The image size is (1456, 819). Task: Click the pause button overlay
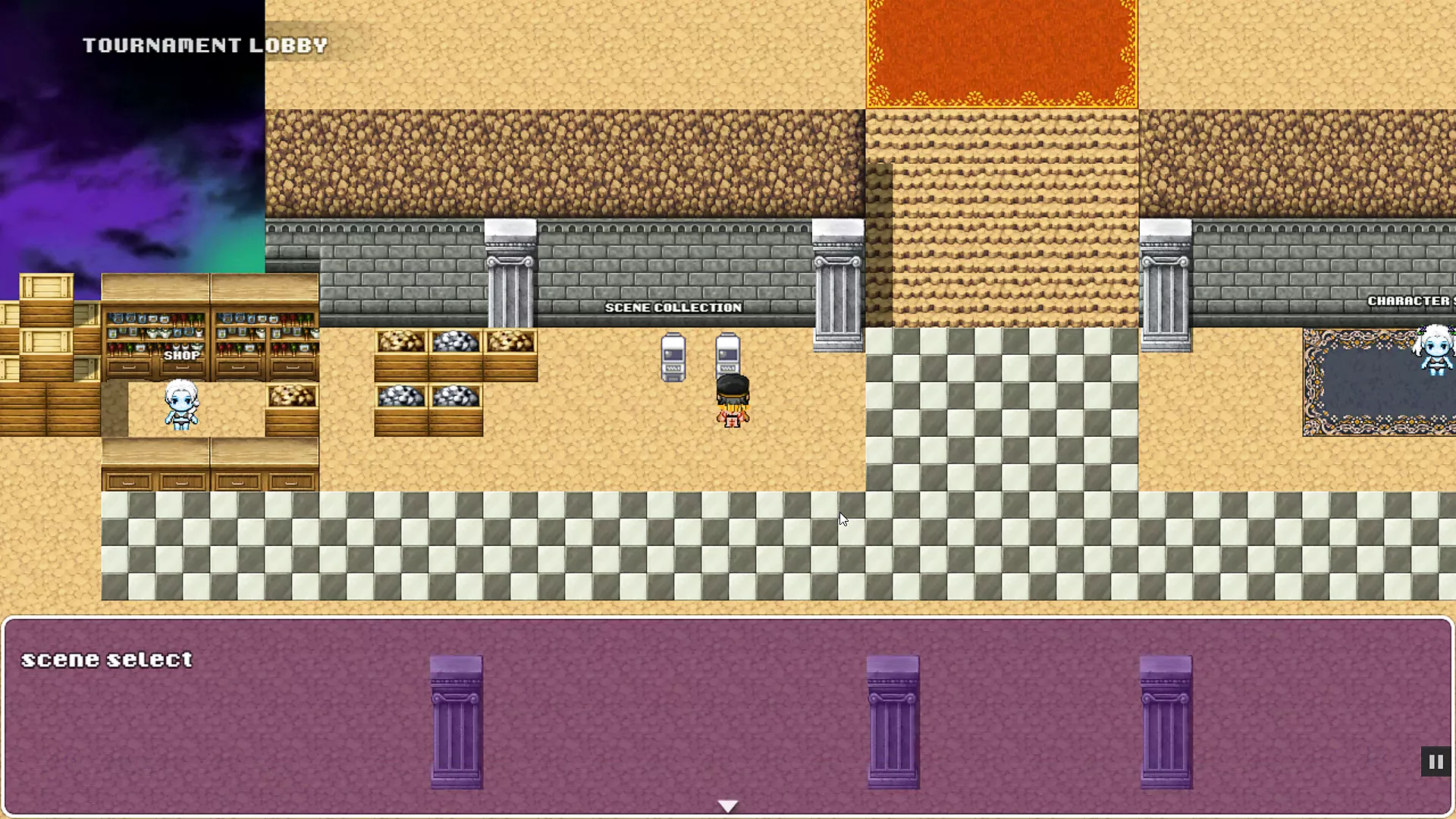pos(1436,761)
